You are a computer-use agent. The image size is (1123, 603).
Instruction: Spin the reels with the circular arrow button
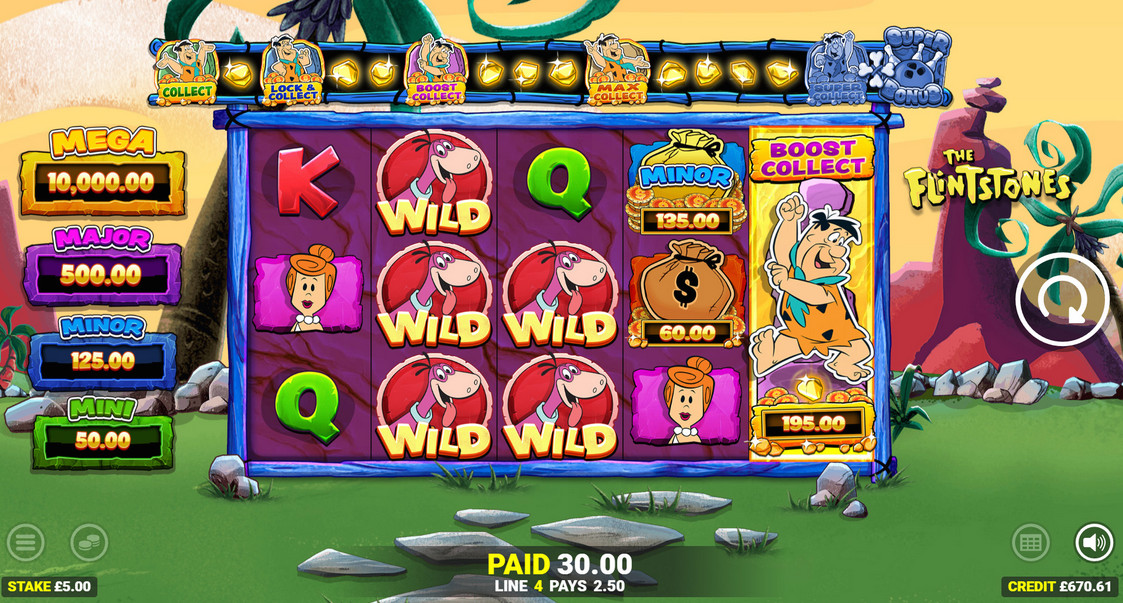click(1062, 299)
